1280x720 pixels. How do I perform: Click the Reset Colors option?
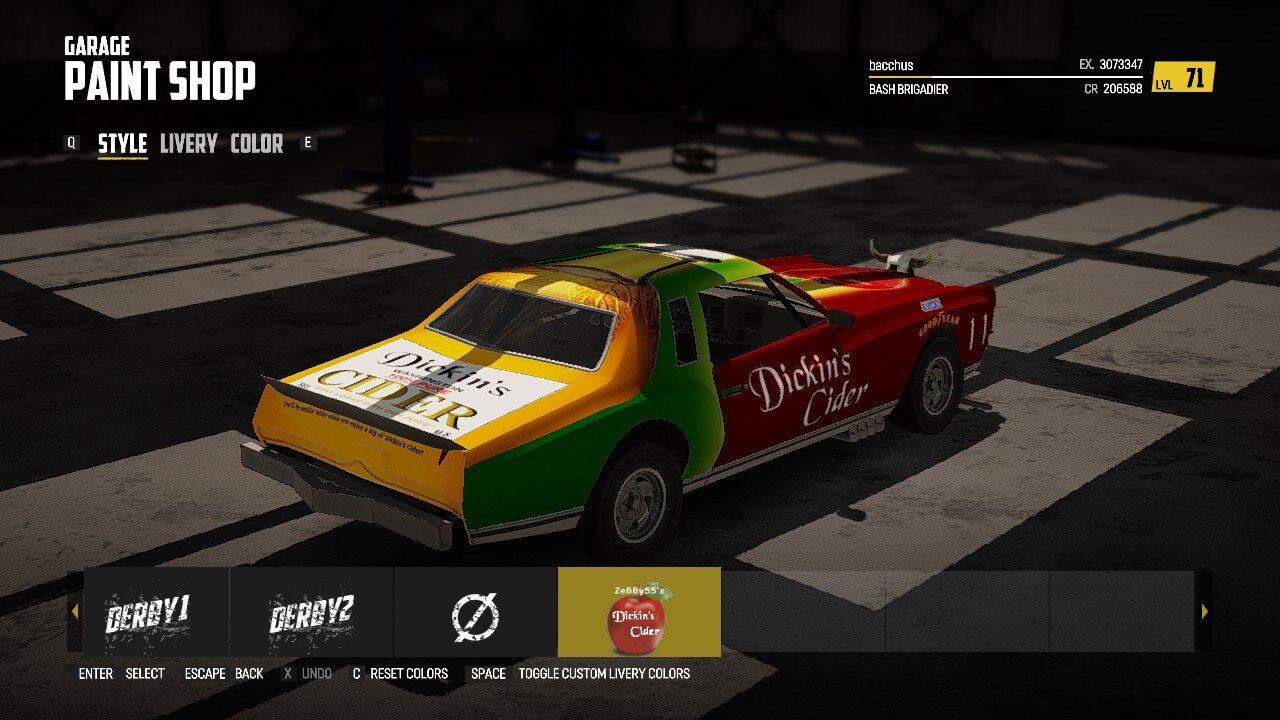click(x=408, y=674)
